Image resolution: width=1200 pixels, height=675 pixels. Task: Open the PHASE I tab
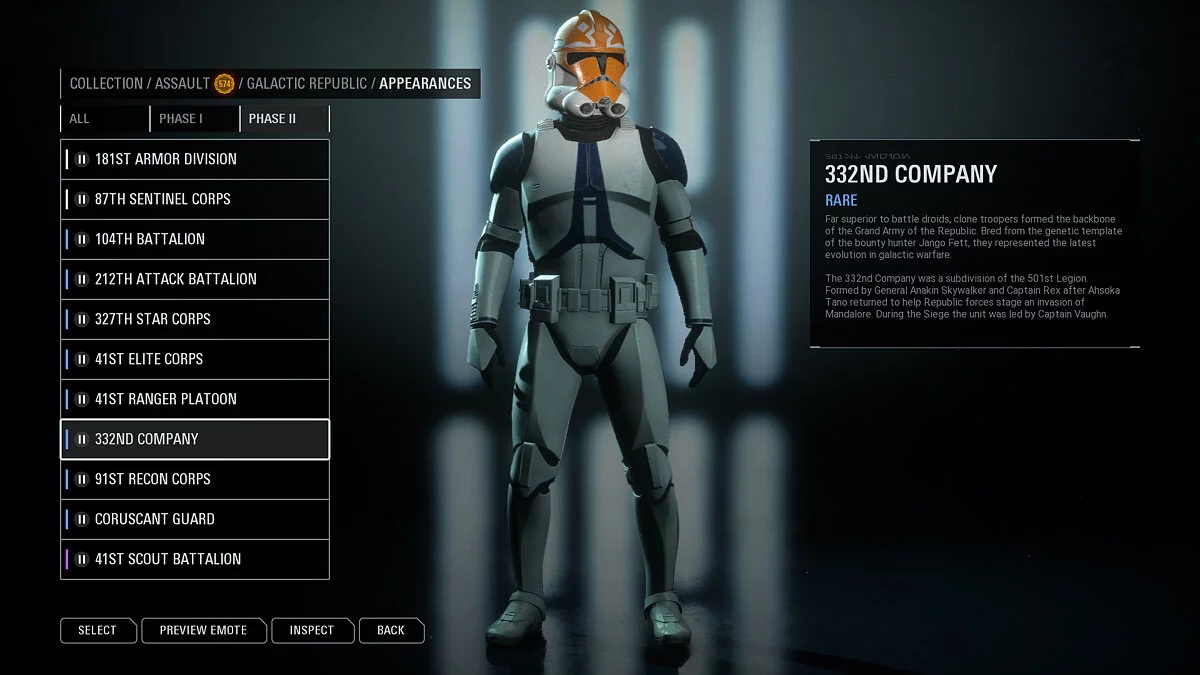click(194, 119)
